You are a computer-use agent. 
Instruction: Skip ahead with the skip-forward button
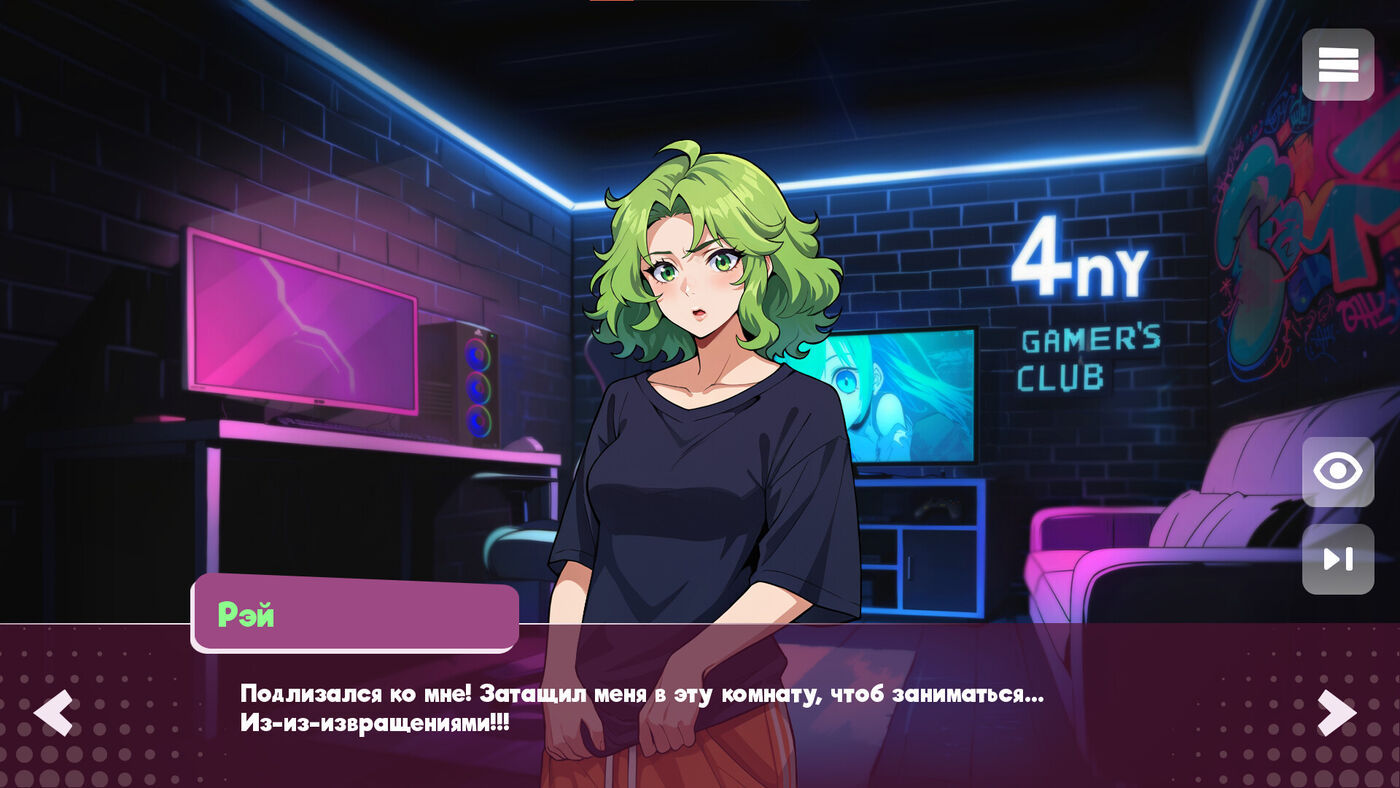[1338, 559]
